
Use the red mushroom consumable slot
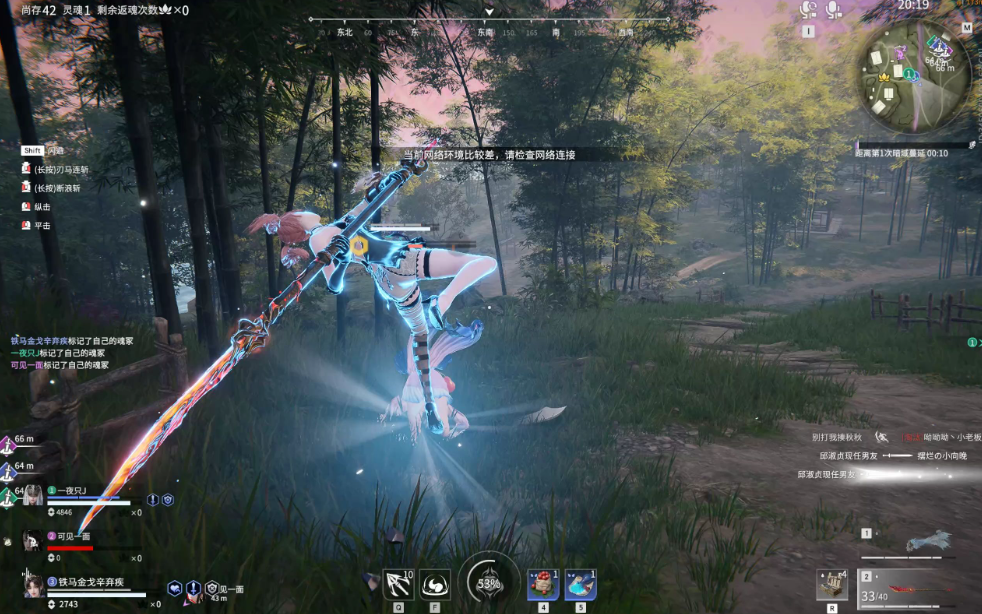point(543,584)
